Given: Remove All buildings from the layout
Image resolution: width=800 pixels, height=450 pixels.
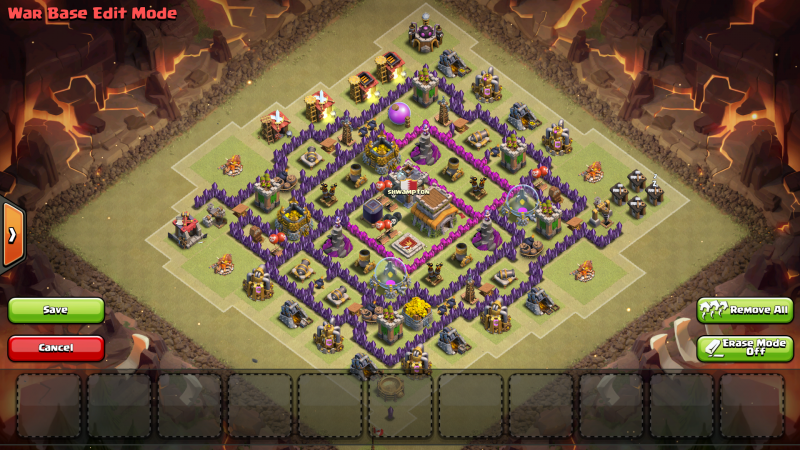Looking at the screenshot, I should click(745, 310).
